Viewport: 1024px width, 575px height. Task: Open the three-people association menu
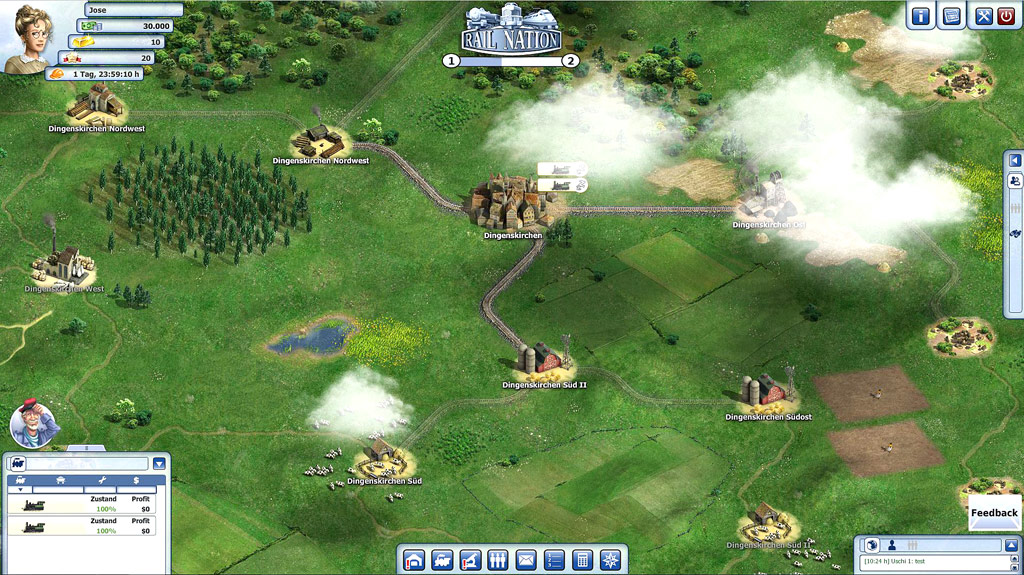click(x=498, y=560)
